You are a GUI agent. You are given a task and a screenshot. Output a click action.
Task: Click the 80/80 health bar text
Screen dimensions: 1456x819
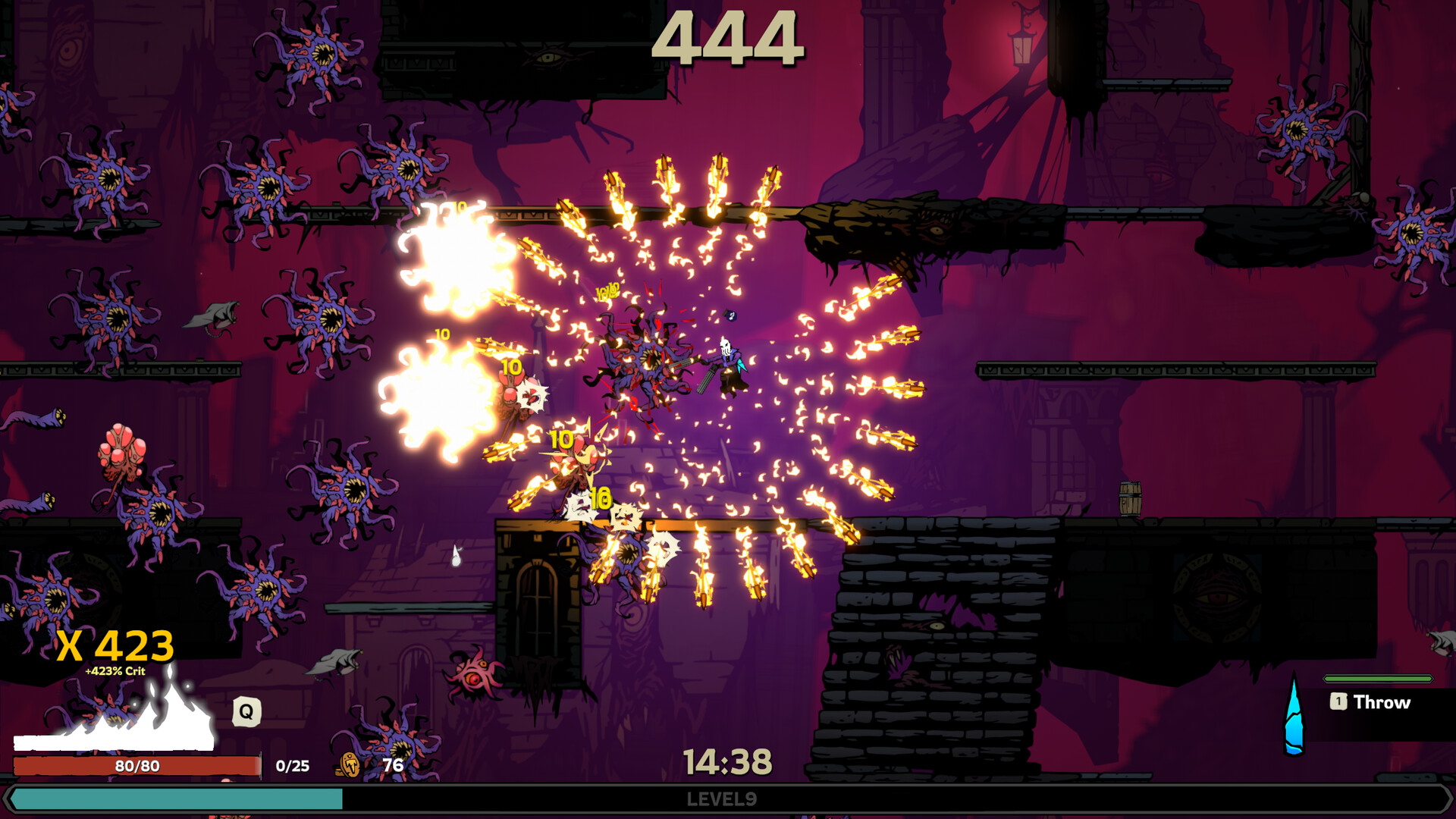[136, 765]
